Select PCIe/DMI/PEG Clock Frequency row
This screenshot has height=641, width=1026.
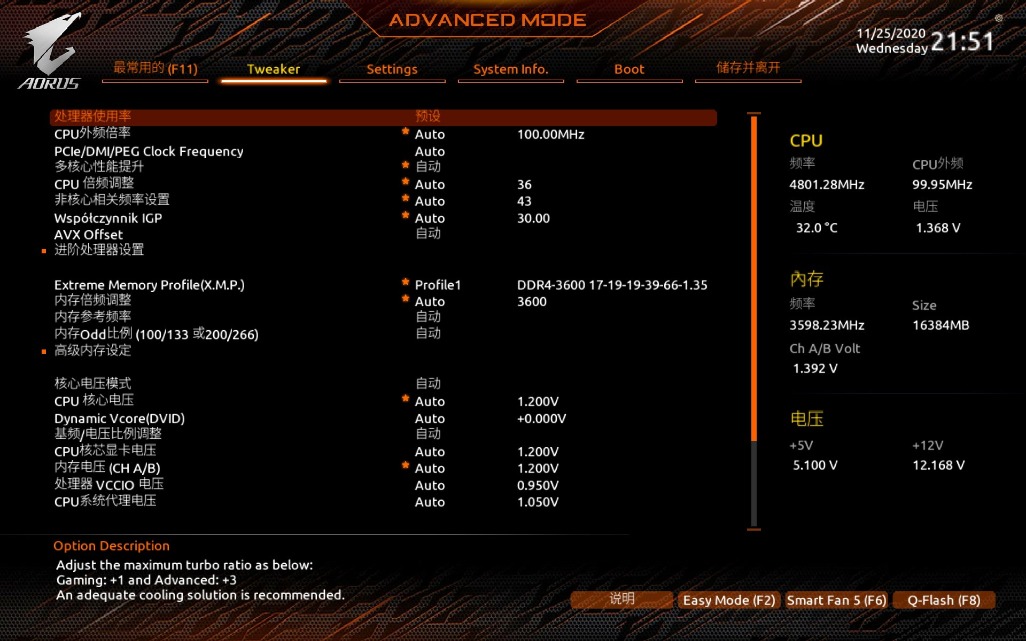[x=148, y=151]
